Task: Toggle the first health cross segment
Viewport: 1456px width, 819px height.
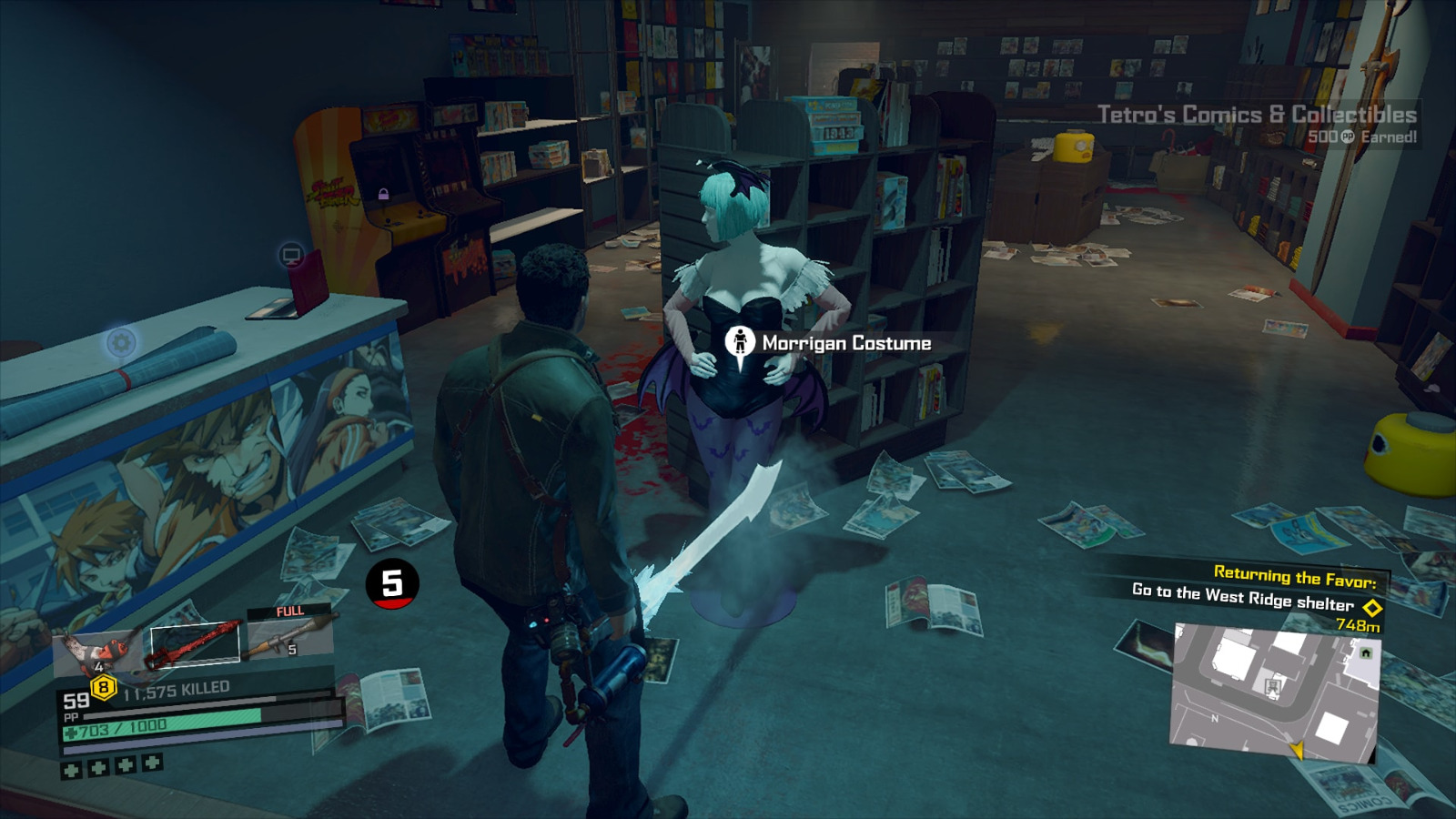Action: click(x=69, y=773)
